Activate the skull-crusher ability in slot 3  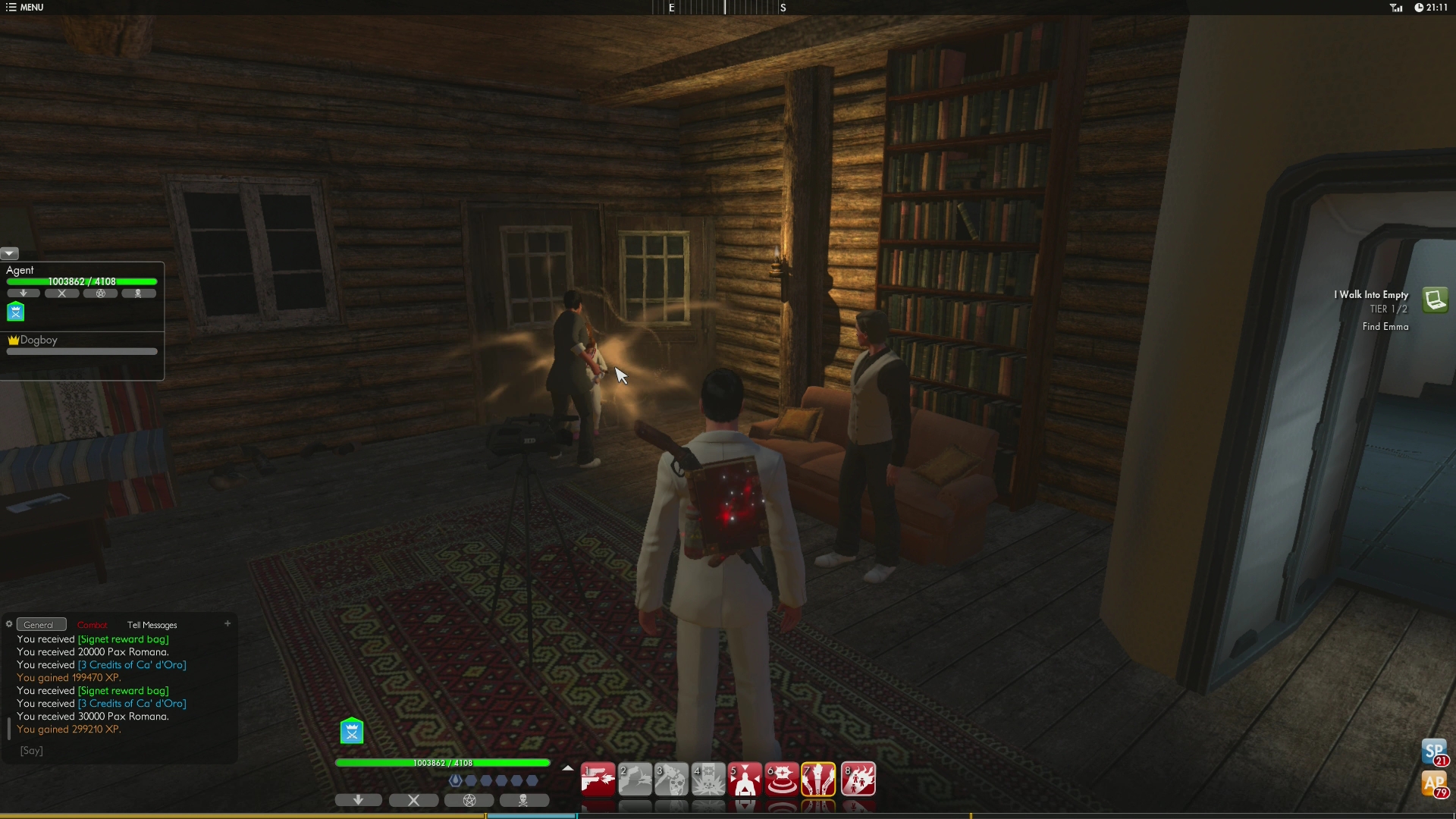(672, 779)
